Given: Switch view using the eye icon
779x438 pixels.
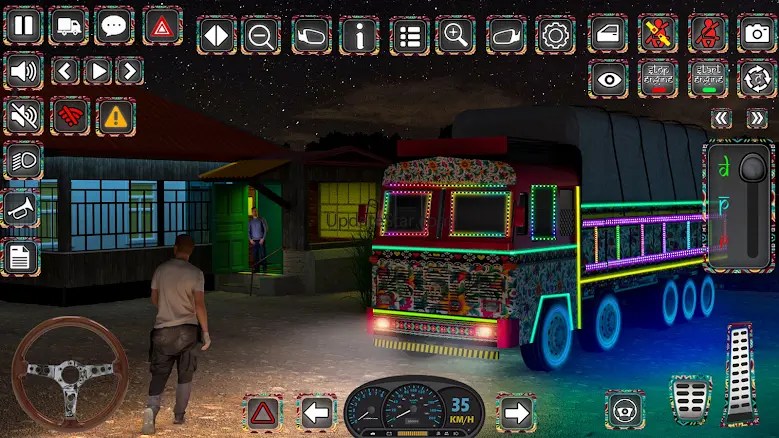Looking at the screenshot, I should tap(607, 79).
